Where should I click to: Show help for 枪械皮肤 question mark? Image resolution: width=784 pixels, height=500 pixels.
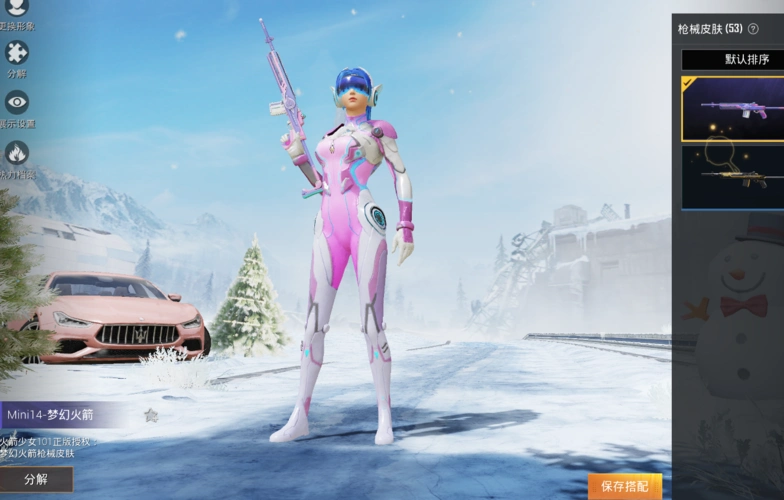click(x=753, y=29)
